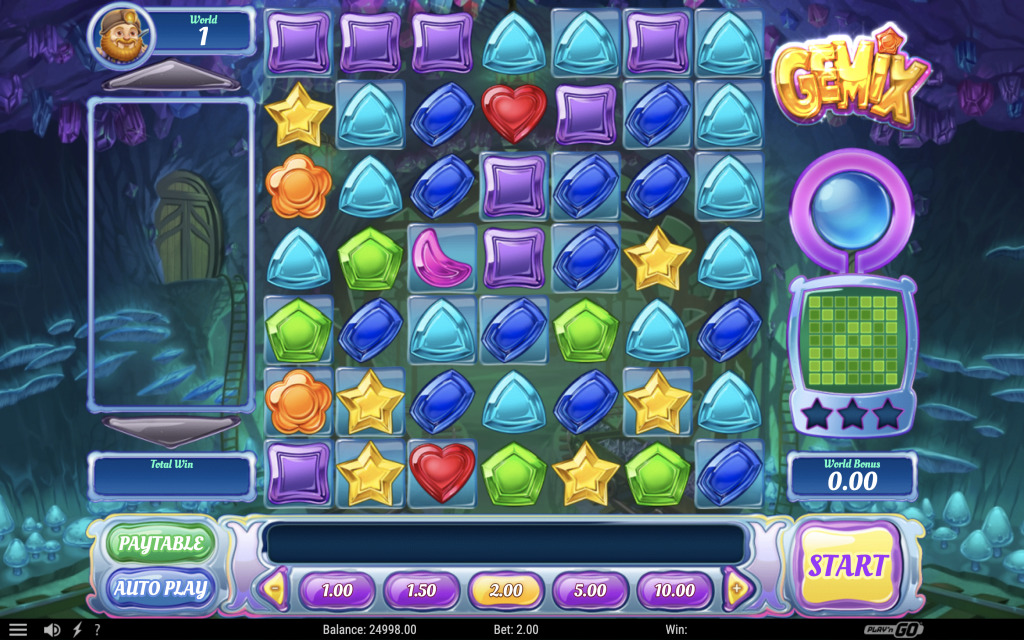Choose the 10.00 bet option
Viewport: 1024px width, 640px height.
pos(674,590)
